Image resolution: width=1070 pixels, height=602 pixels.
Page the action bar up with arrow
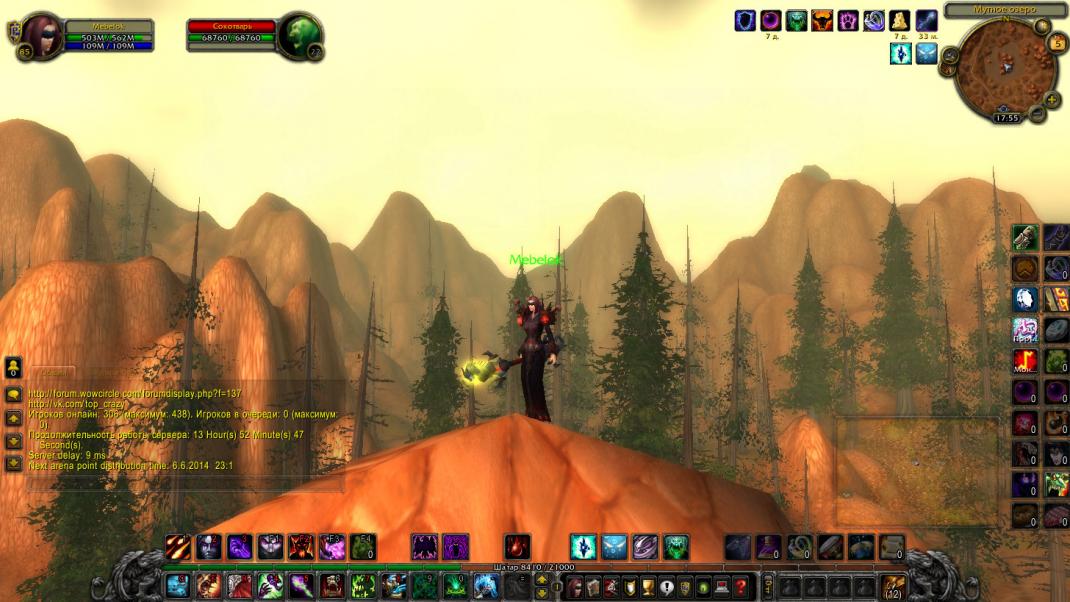pos(542,578)
